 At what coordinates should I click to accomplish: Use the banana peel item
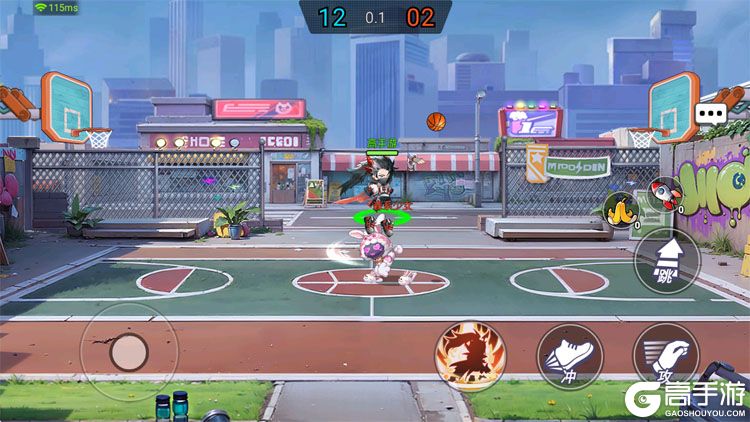(x=620, y=209)
